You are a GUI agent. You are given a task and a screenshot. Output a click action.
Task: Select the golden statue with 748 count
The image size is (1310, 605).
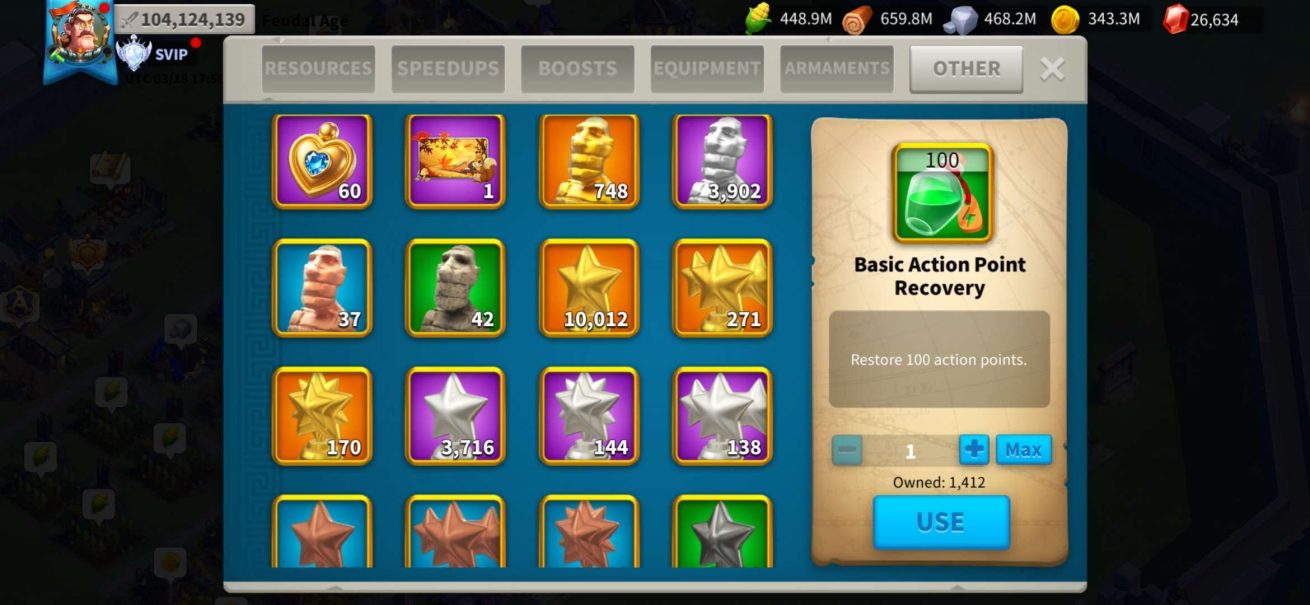pos(589,161)
